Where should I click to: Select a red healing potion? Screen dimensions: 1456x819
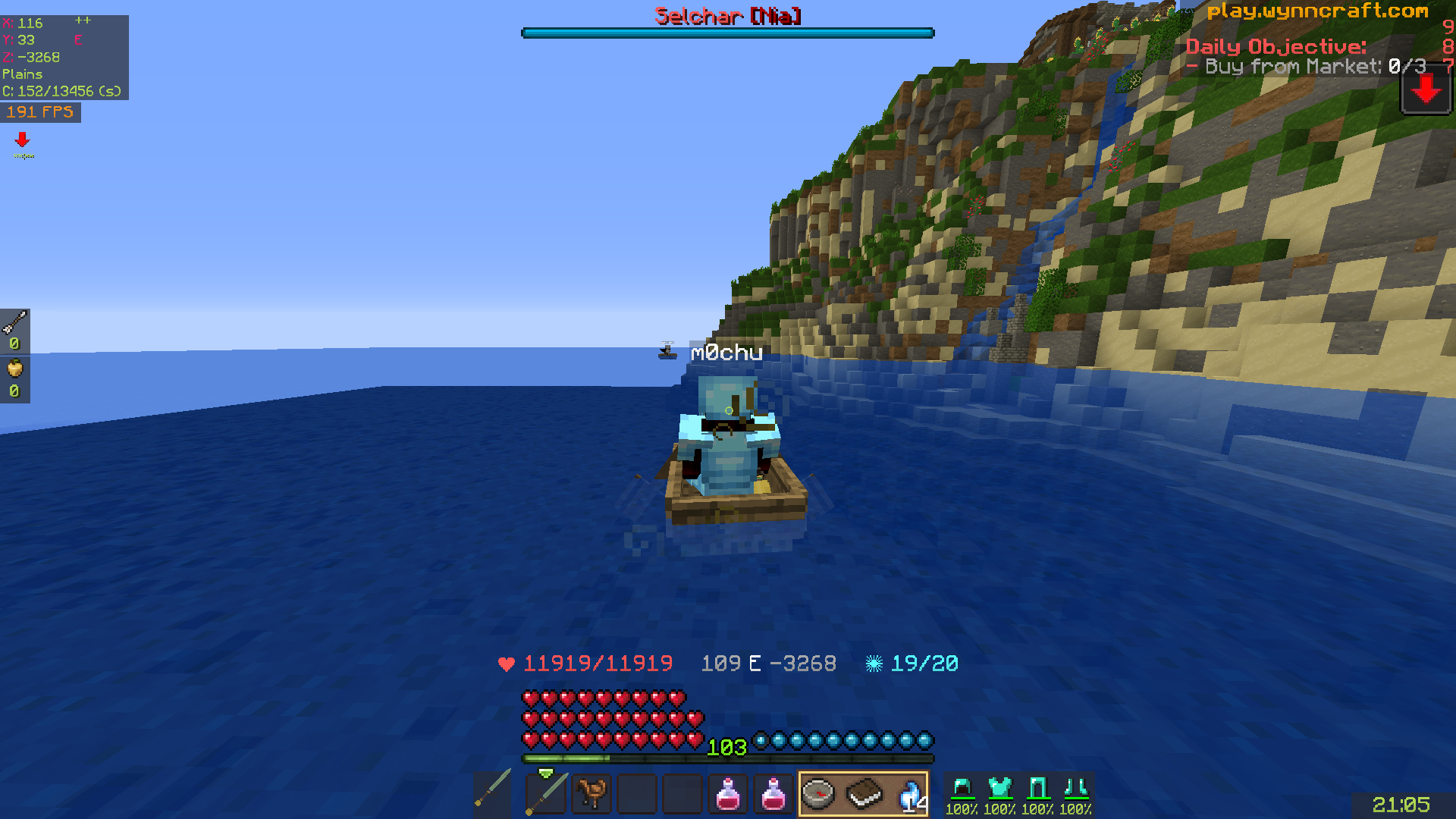tap(728, 794)
